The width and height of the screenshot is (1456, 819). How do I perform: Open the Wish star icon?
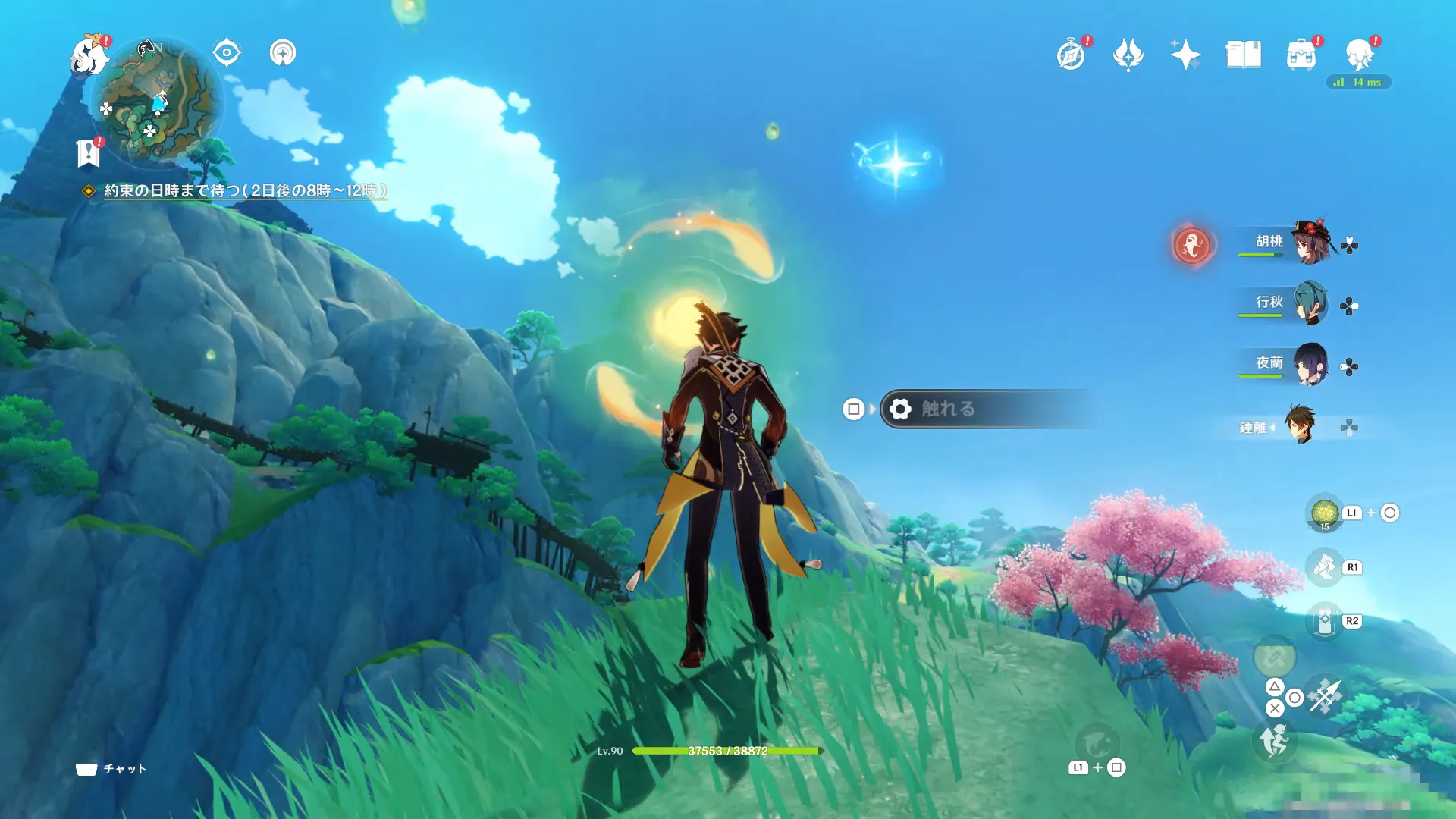tap(1185, 55)
